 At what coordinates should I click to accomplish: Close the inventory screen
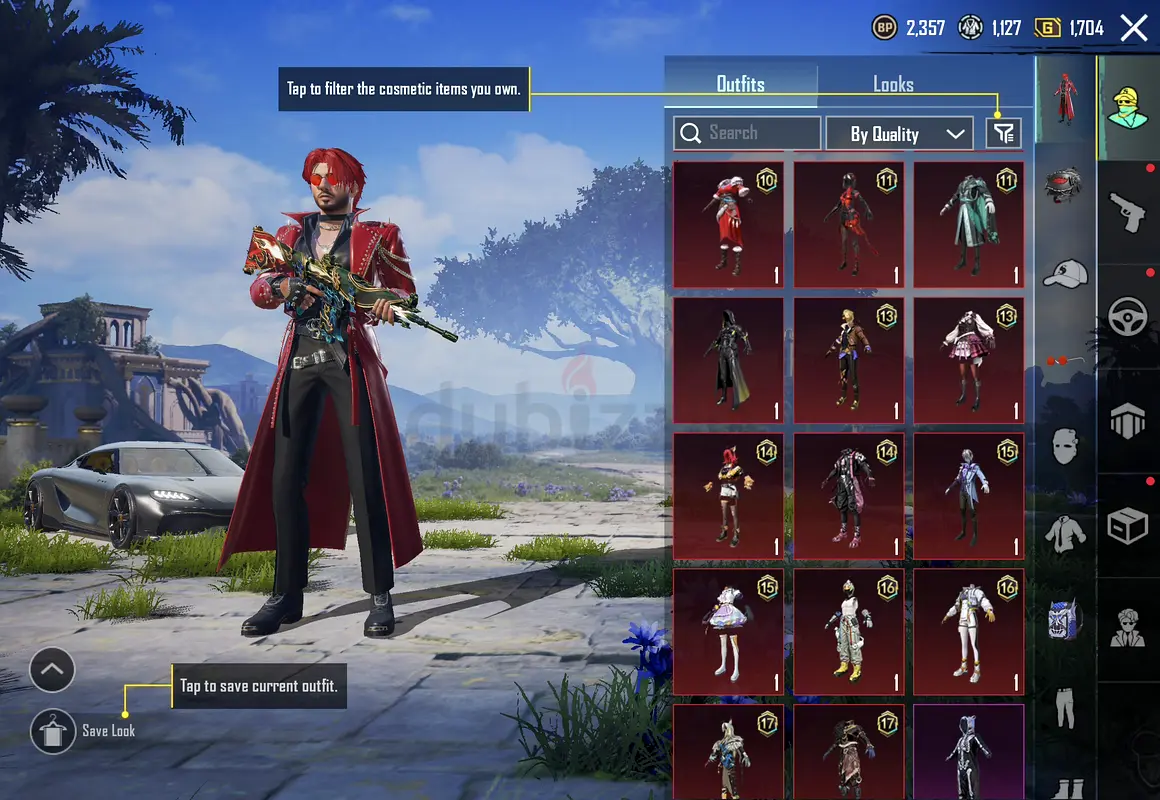tap(1134, 28)
